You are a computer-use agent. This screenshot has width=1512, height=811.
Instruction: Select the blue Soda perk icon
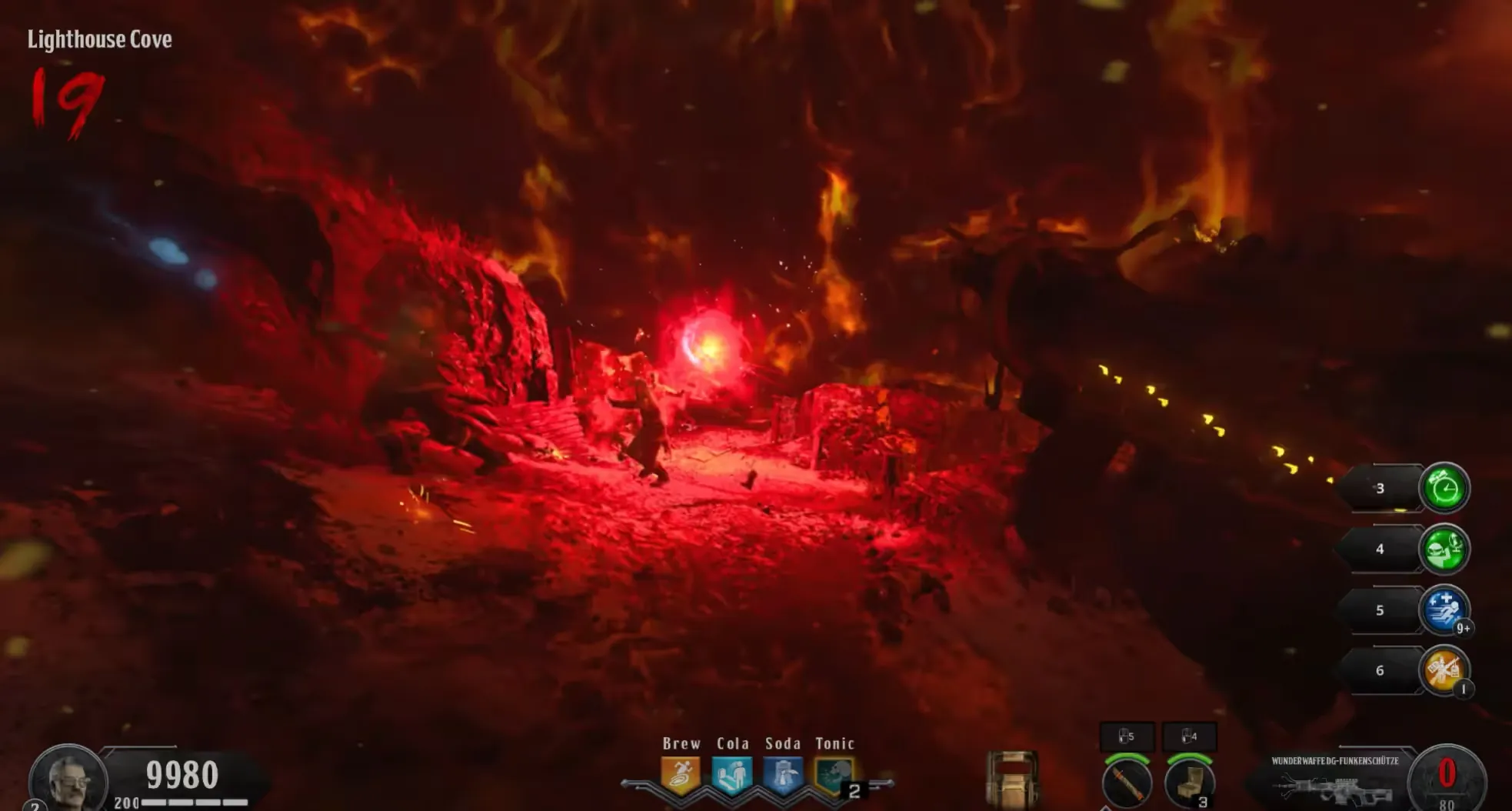coord(783,774)
